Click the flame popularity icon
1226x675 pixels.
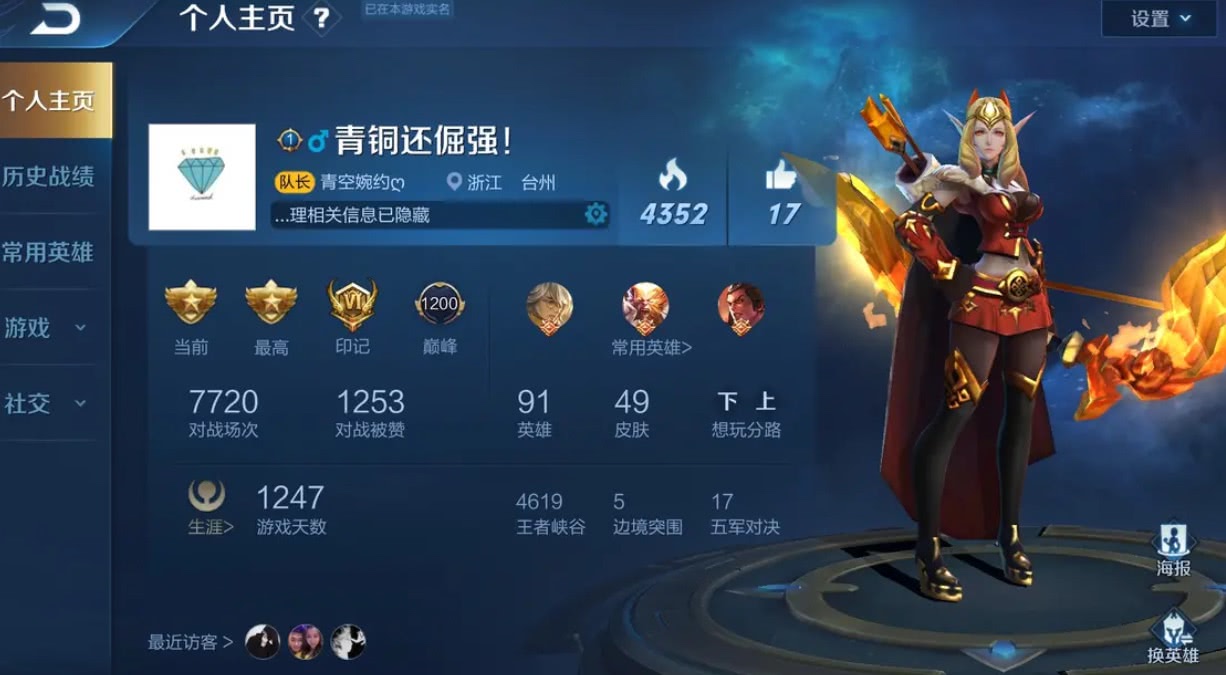(x=672, y=178)
